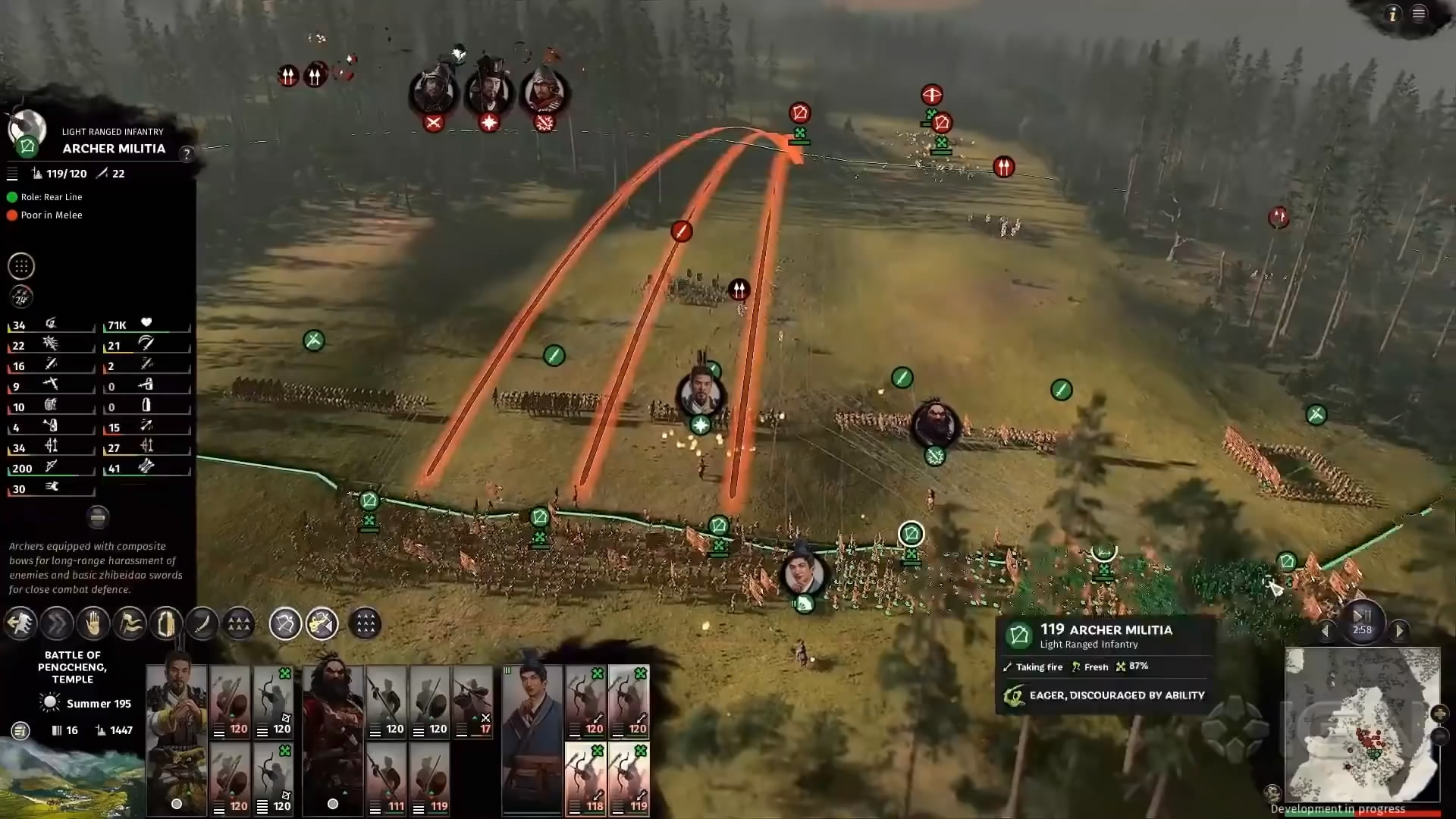Screen dimensions: 1456x819
Task: Select the damaged unit card showing 17
Action: [473, 701]
